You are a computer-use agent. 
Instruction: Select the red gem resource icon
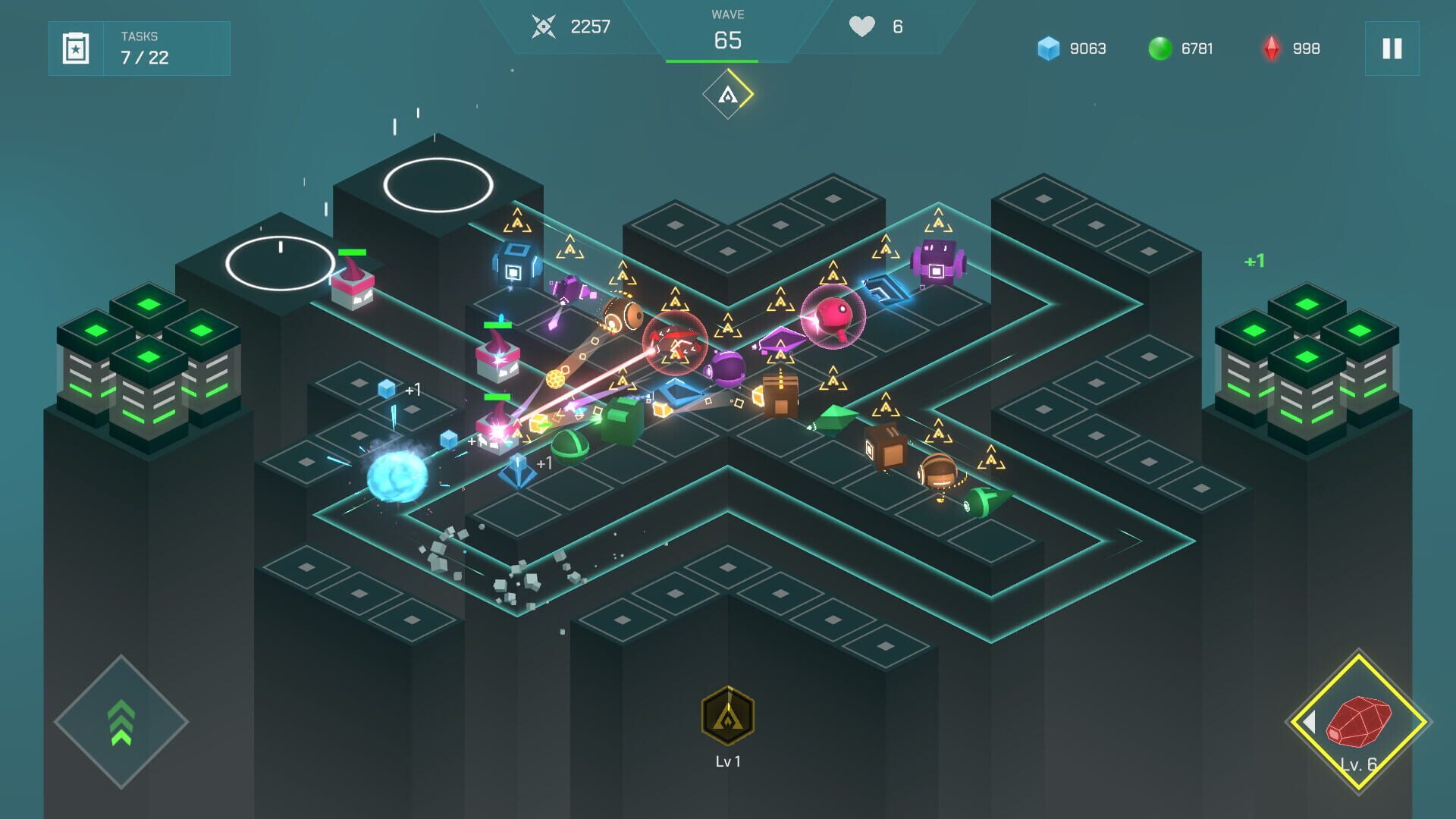(1269, 48)
